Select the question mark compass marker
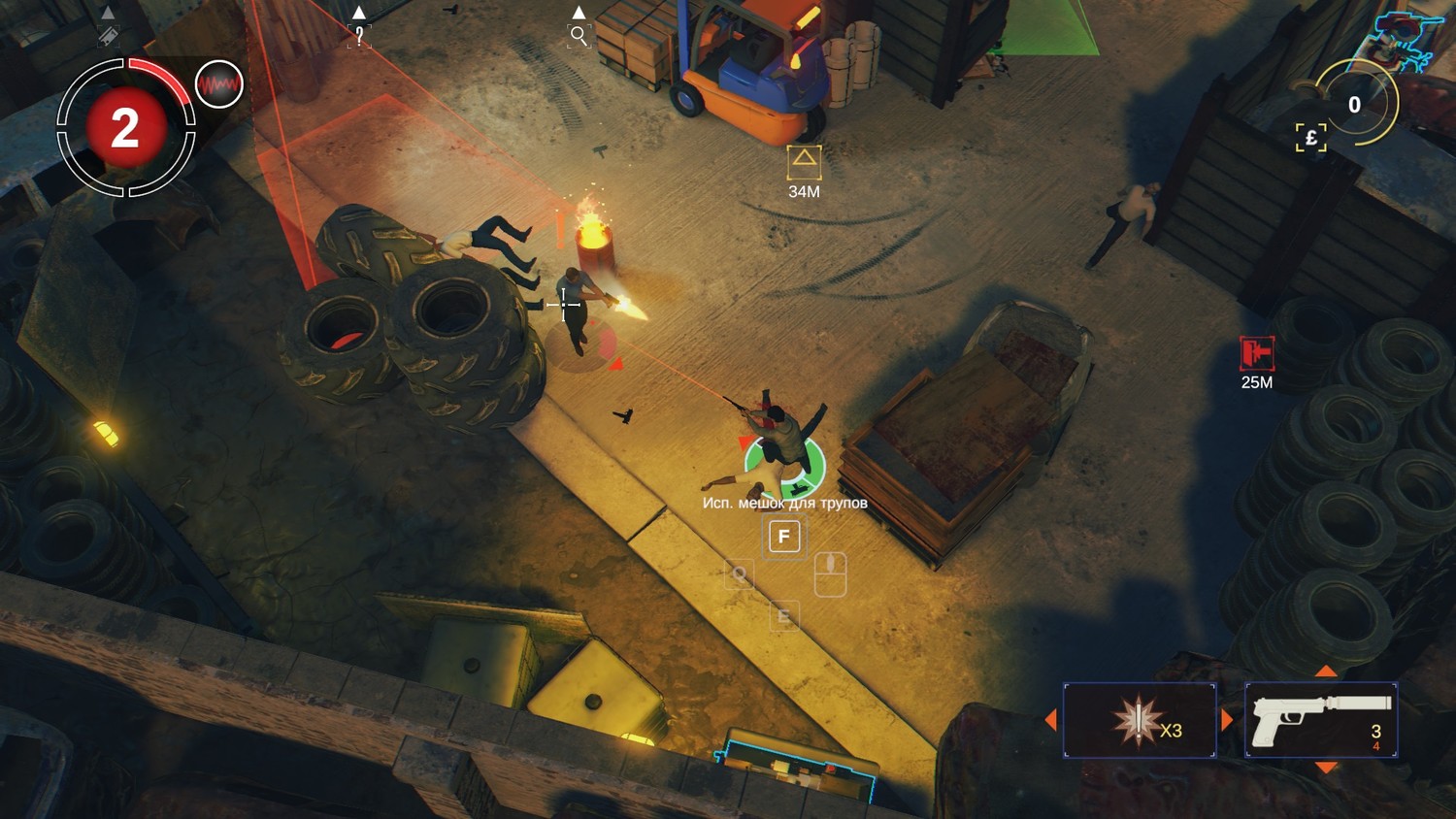Image resolution: width=1456 pixels, height=819 pixels. click(x=359, y=37)
